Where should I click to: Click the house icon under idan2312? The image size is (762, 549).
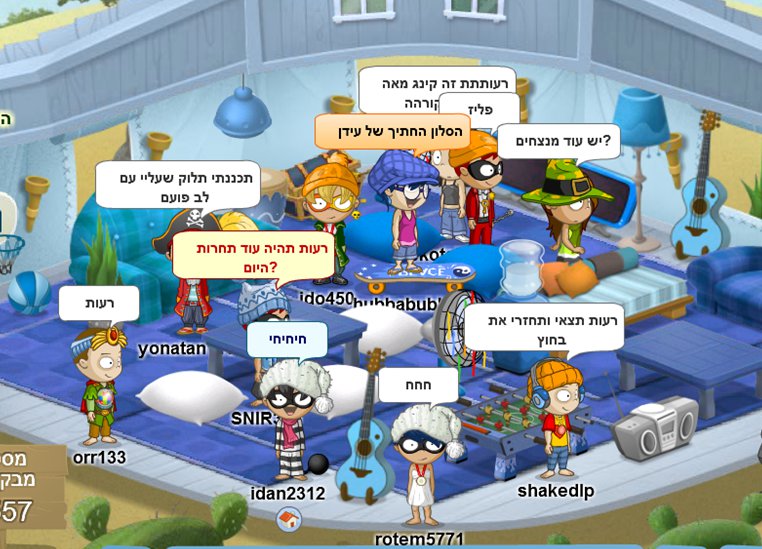[x=289, y=519]
